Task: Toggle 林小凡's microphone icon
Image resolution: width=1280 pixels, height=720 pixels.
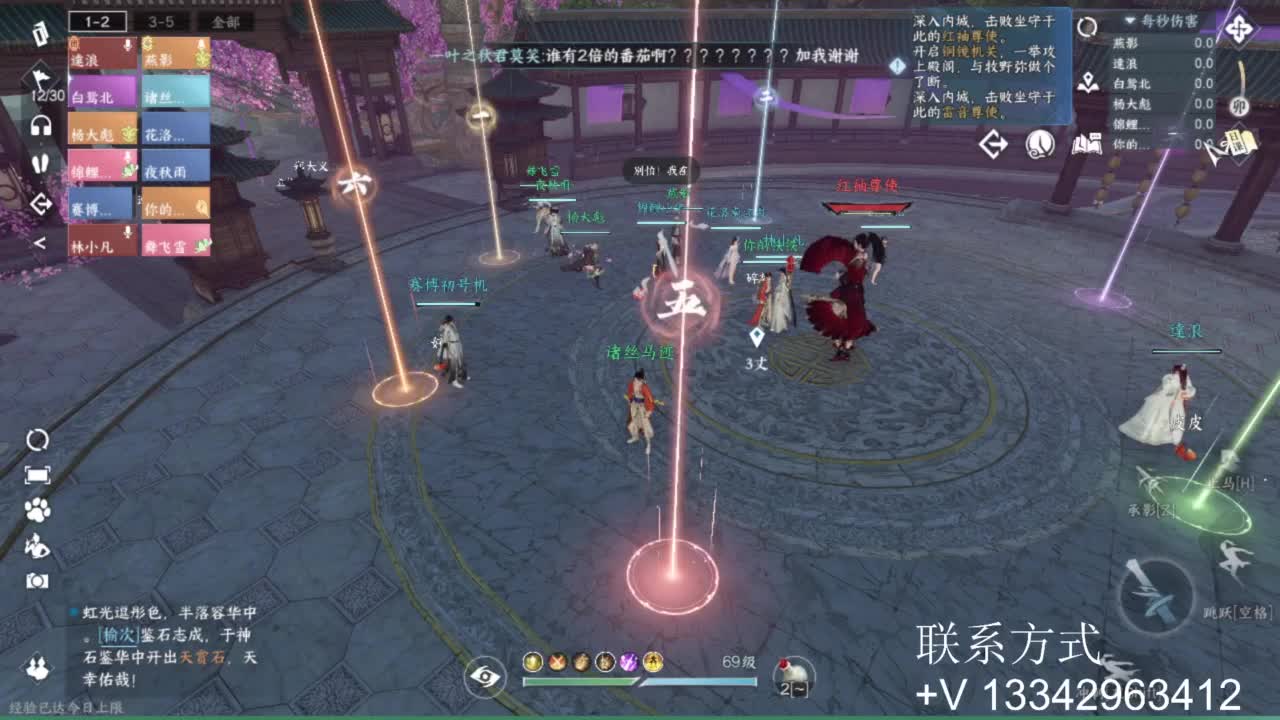Action: pos(128,232)
